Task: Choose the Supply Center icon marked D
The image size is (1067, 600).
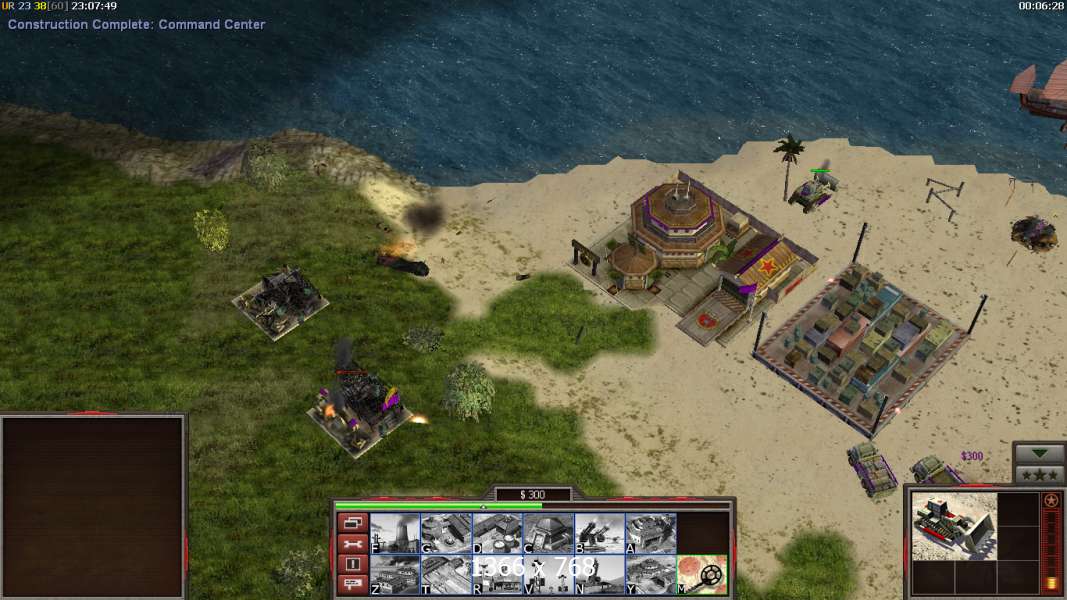Action: [x=497, y=533]
